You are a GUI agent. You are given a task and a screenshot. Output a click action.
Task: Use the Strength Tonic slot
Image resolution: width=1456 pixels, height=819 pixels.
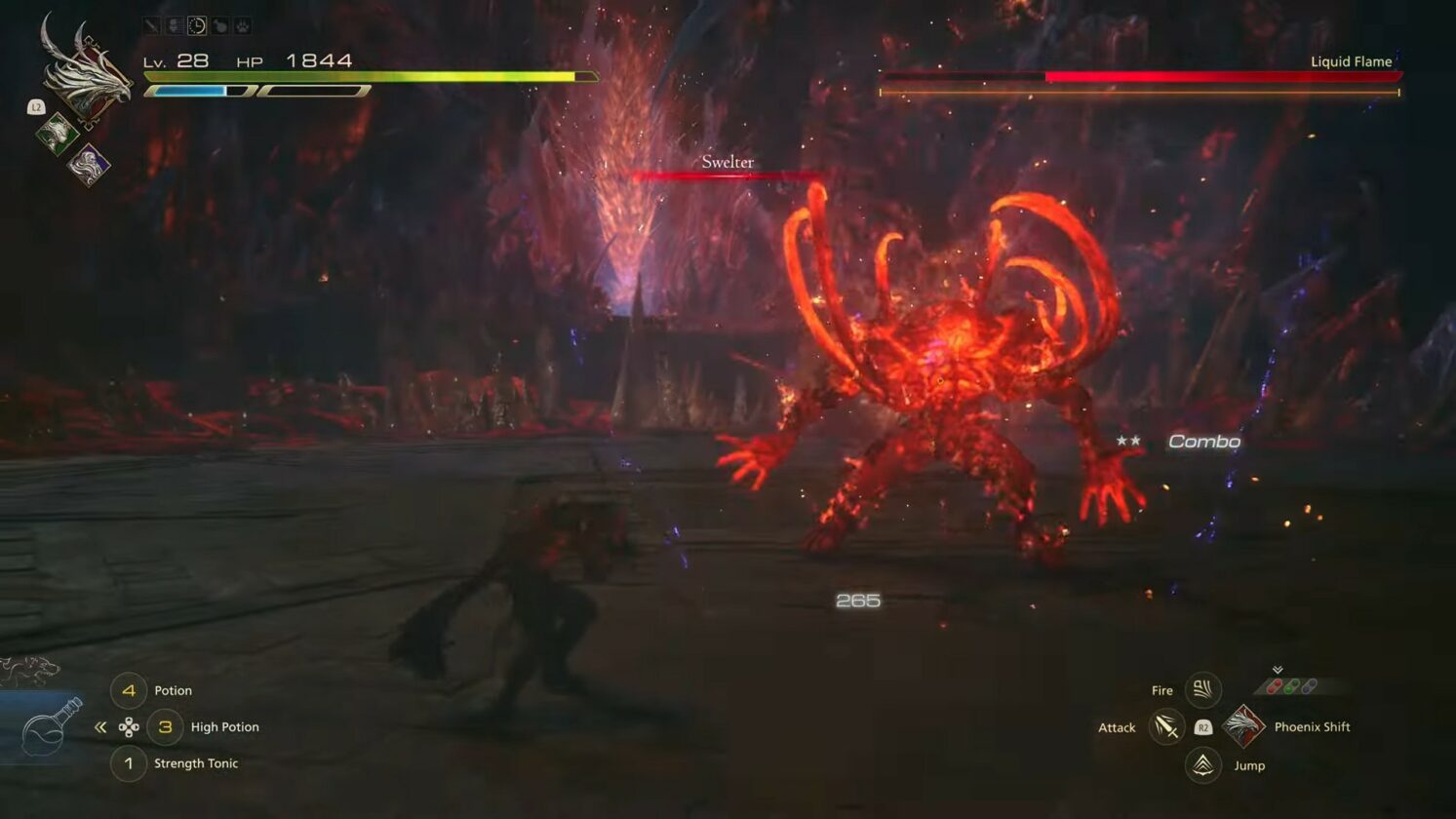pyautogui.click(x=129, y=763)
